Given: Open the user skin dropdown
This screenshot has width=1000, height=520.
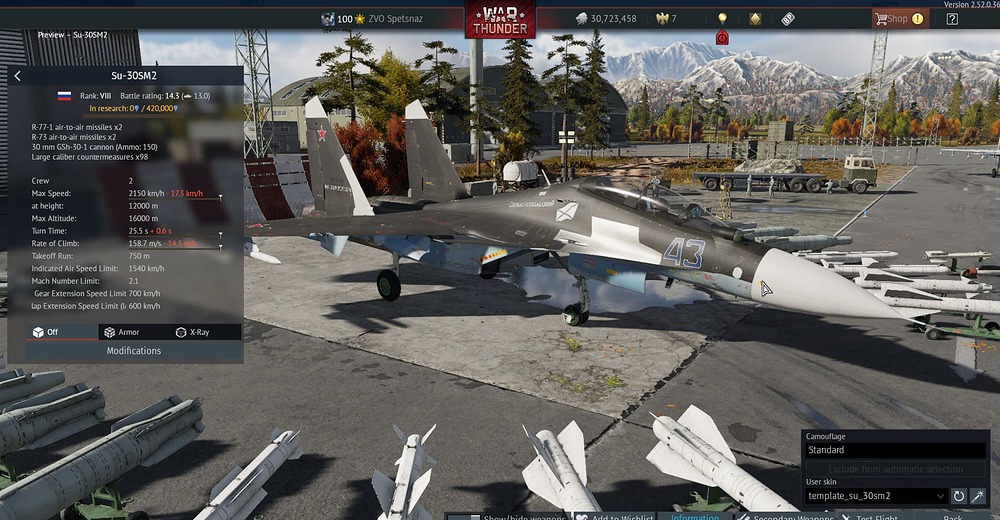Looking at the screenshot, I should (876, 496).
